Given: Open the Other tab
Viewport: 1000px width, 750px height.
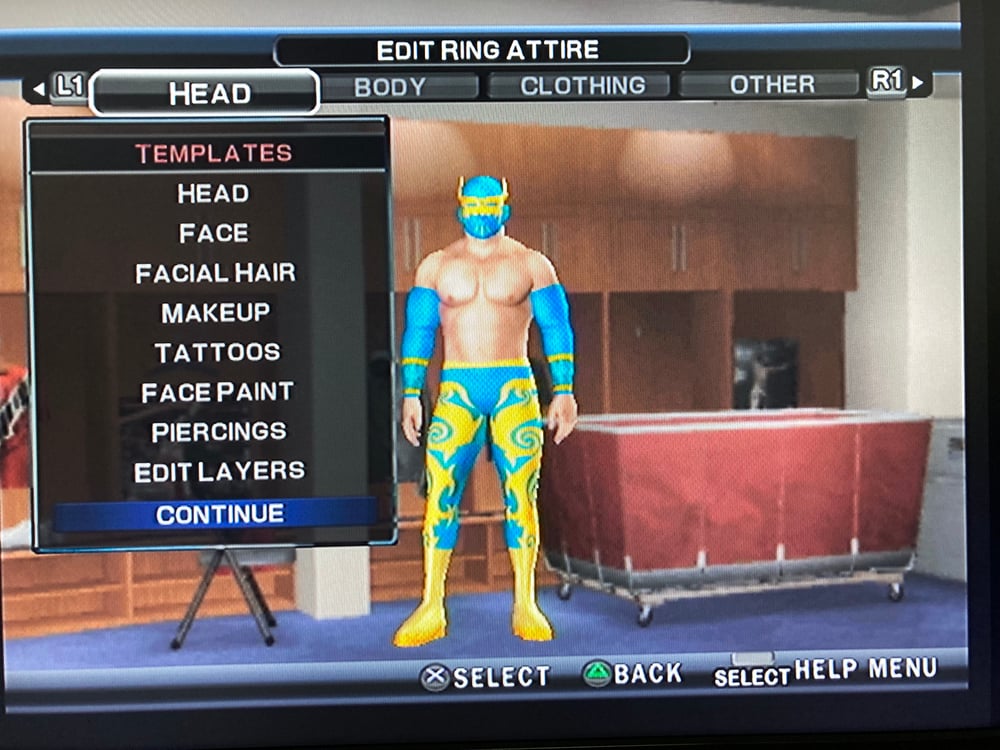Looking at the screenshot, I should (x=771, y=85).
